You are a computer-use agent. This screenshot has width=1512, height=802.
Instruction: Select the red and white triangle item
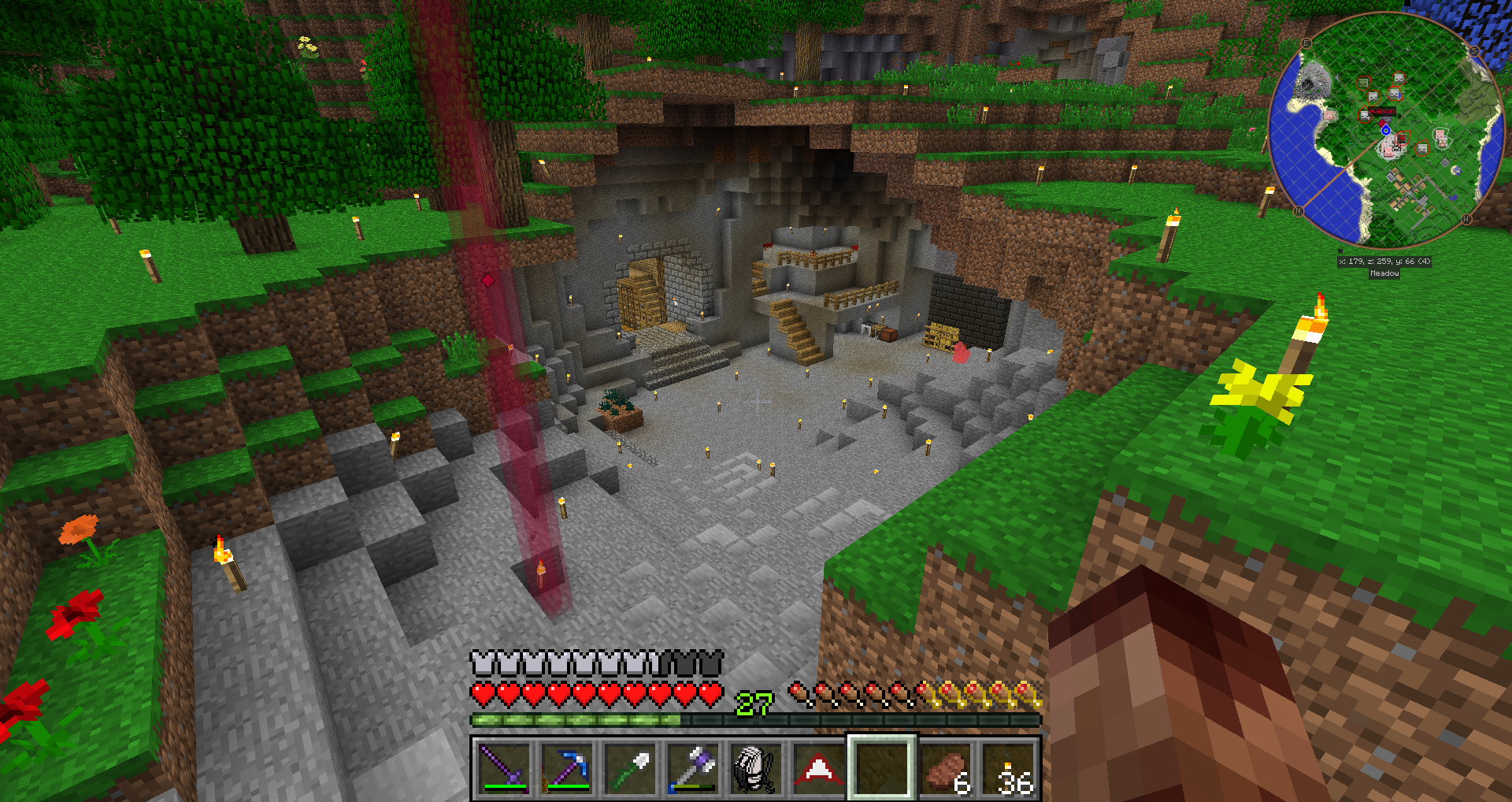click(x=818, y=767)
